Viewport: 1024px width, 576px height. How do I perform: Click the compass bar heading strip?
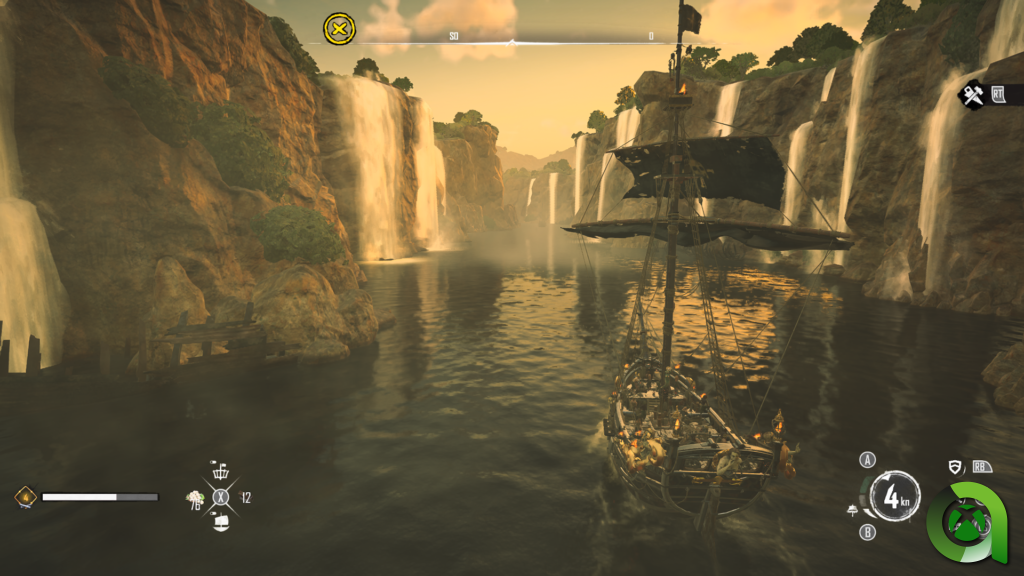[x=510, y=40]
